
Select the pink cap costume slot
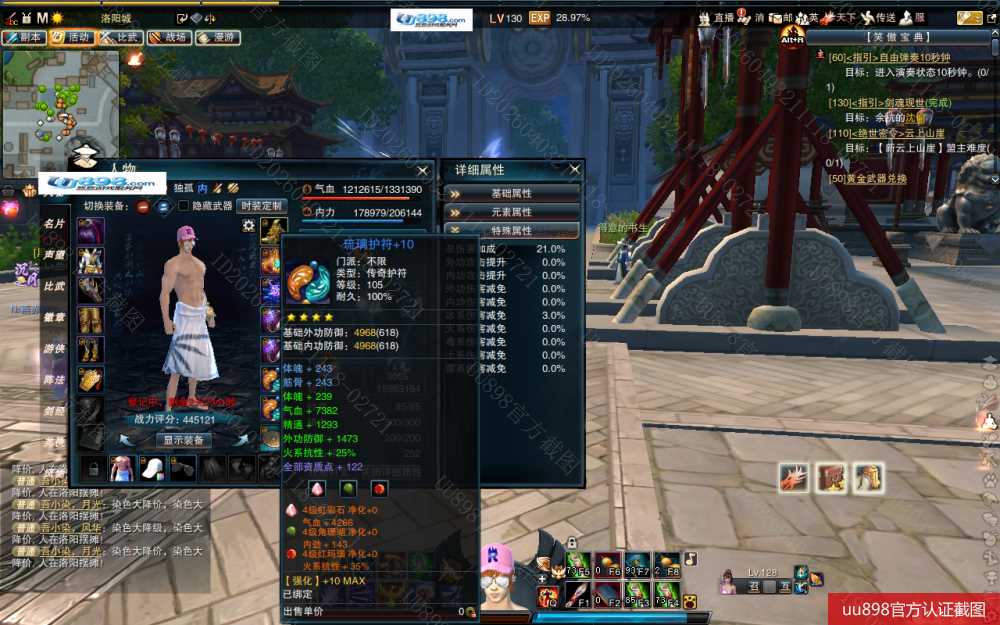click(x=152, y=468)
